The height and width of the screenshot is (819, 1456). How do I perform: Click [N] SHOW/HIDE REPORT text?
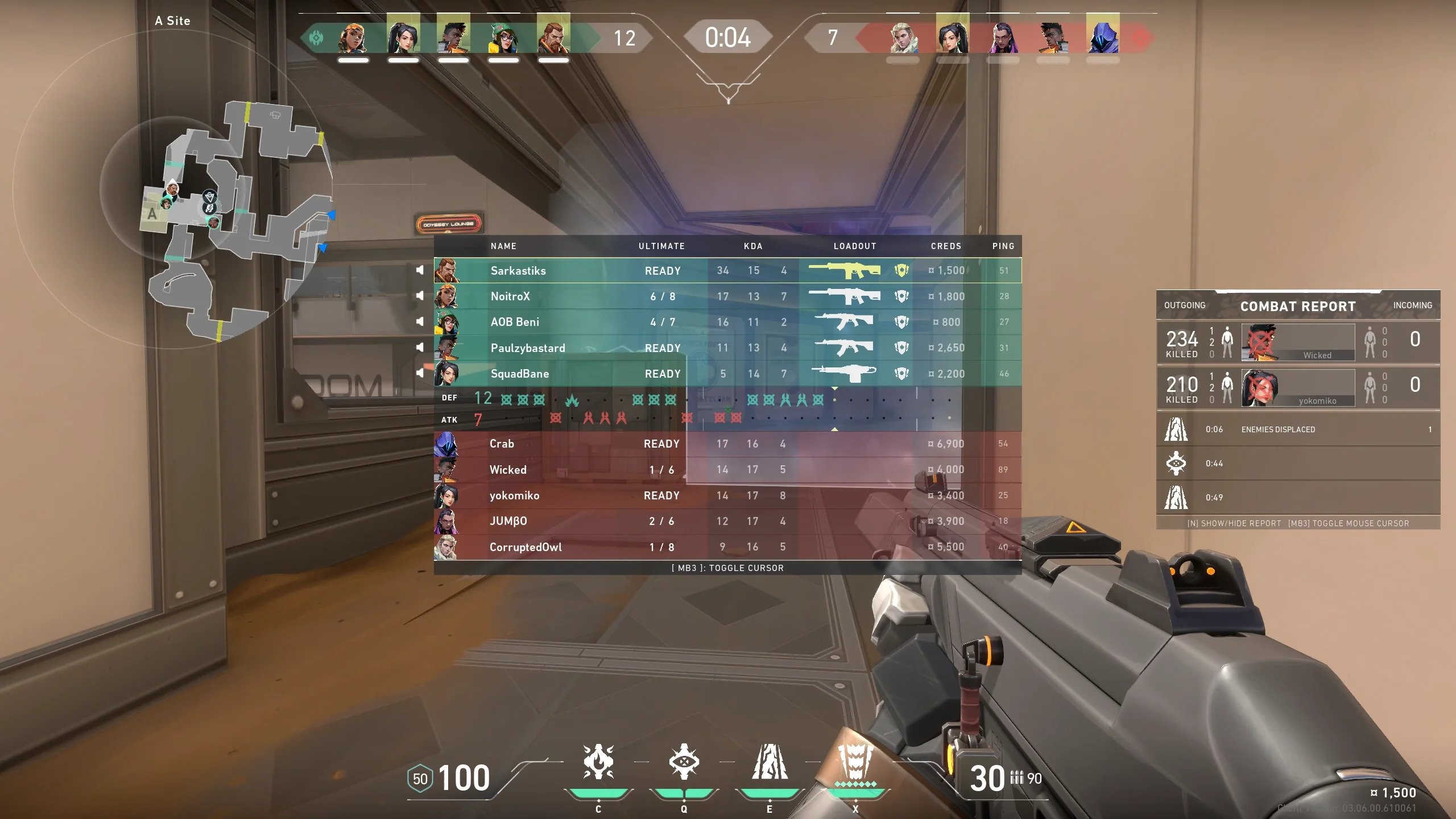click(x=1233, y=523)
